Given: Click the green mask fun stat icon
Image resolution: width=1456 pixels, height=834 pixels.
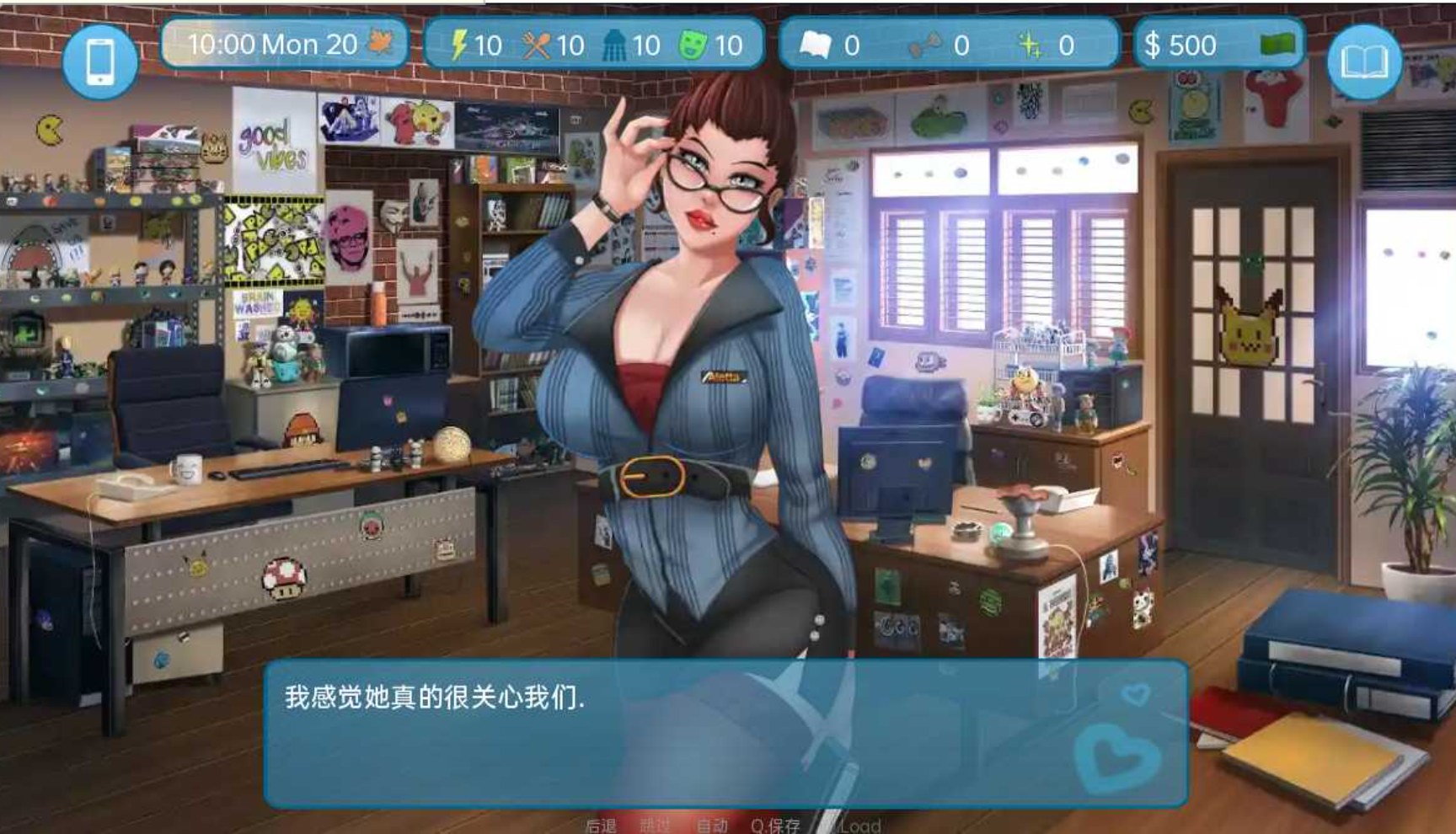Looking at the screenshot, I should 693,45.
